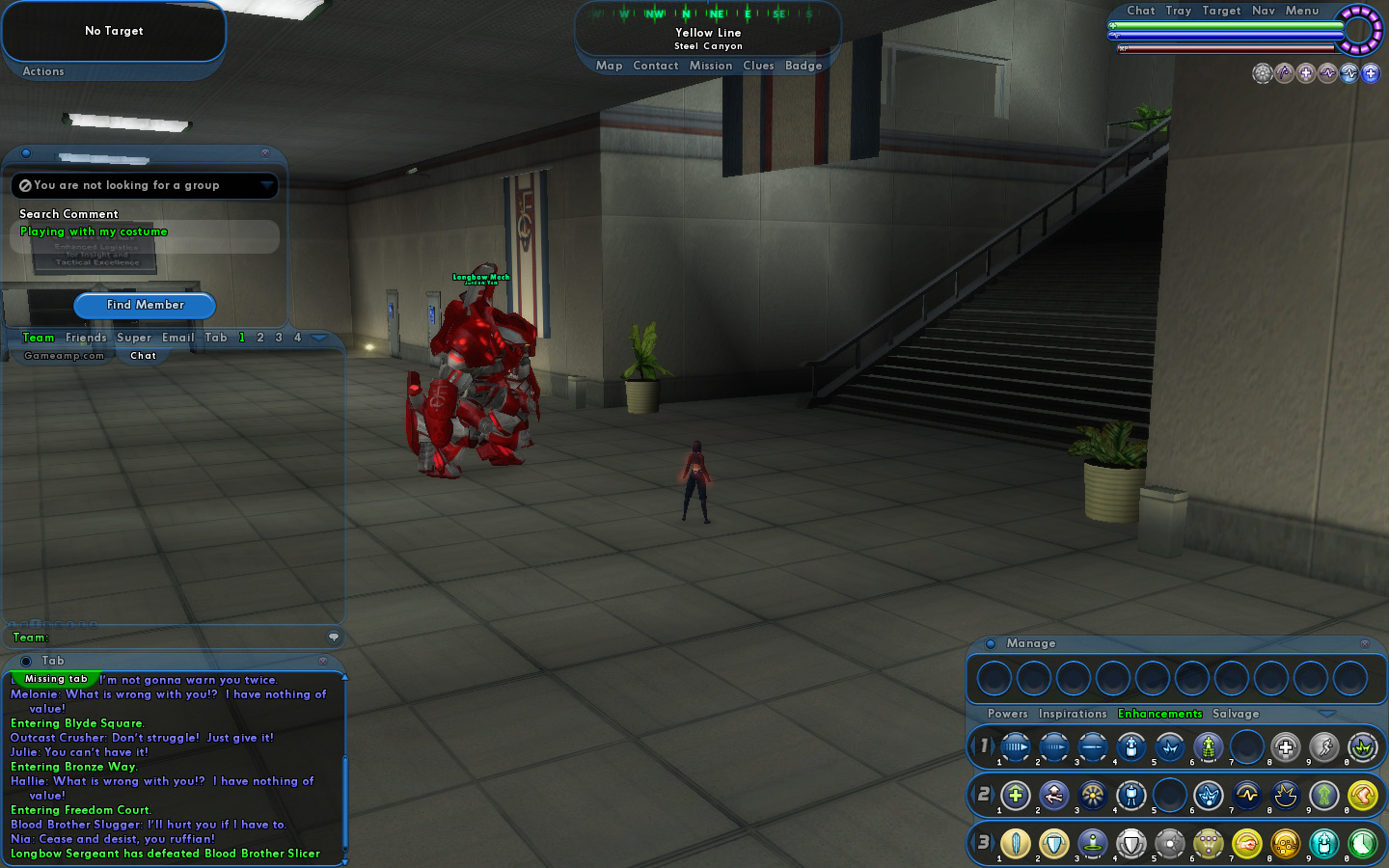The width and height of the screenshot is (1389, 868).
Task: Open the Nav window
Action: click(1264, 11)
